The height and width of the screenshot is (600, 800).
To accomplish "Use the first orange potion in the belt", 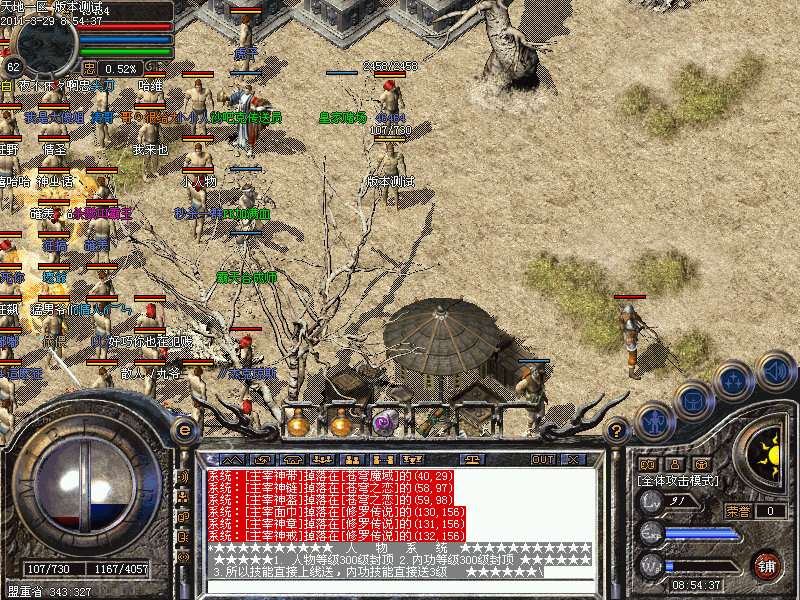I will coord(298,424).
